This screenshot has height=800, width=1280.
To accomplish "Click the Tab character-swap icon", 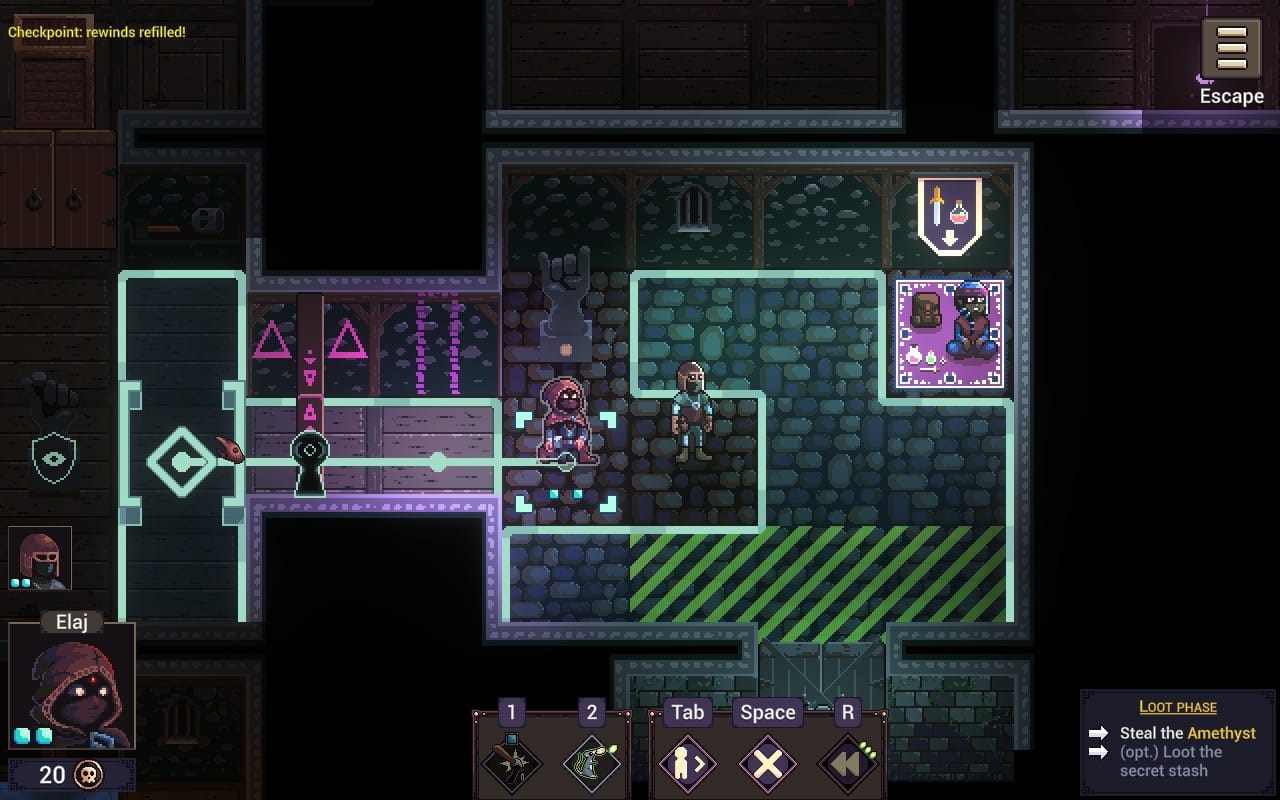I will point(686,765).
